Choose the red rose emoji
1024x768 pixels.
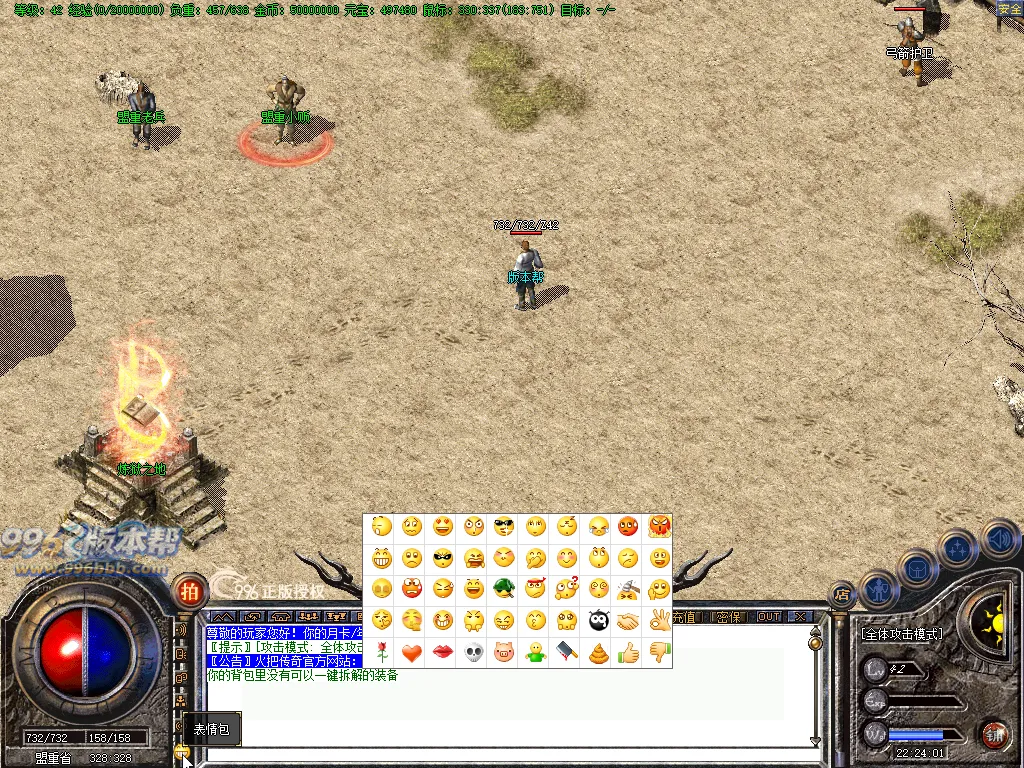pos(380,652)
